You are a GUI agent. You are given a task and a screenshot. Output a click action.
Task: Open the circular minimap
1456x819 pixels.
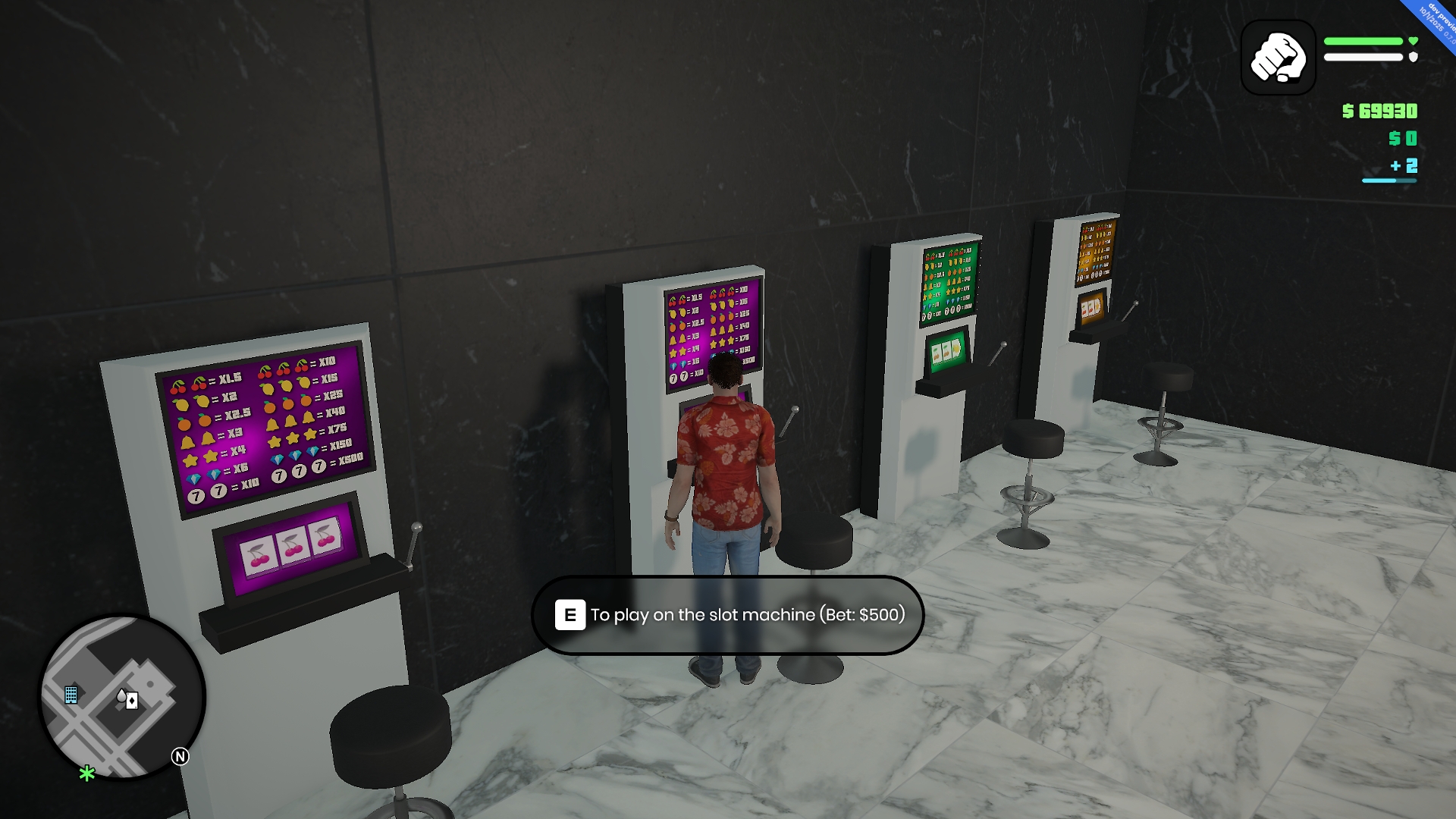point(122,696)
